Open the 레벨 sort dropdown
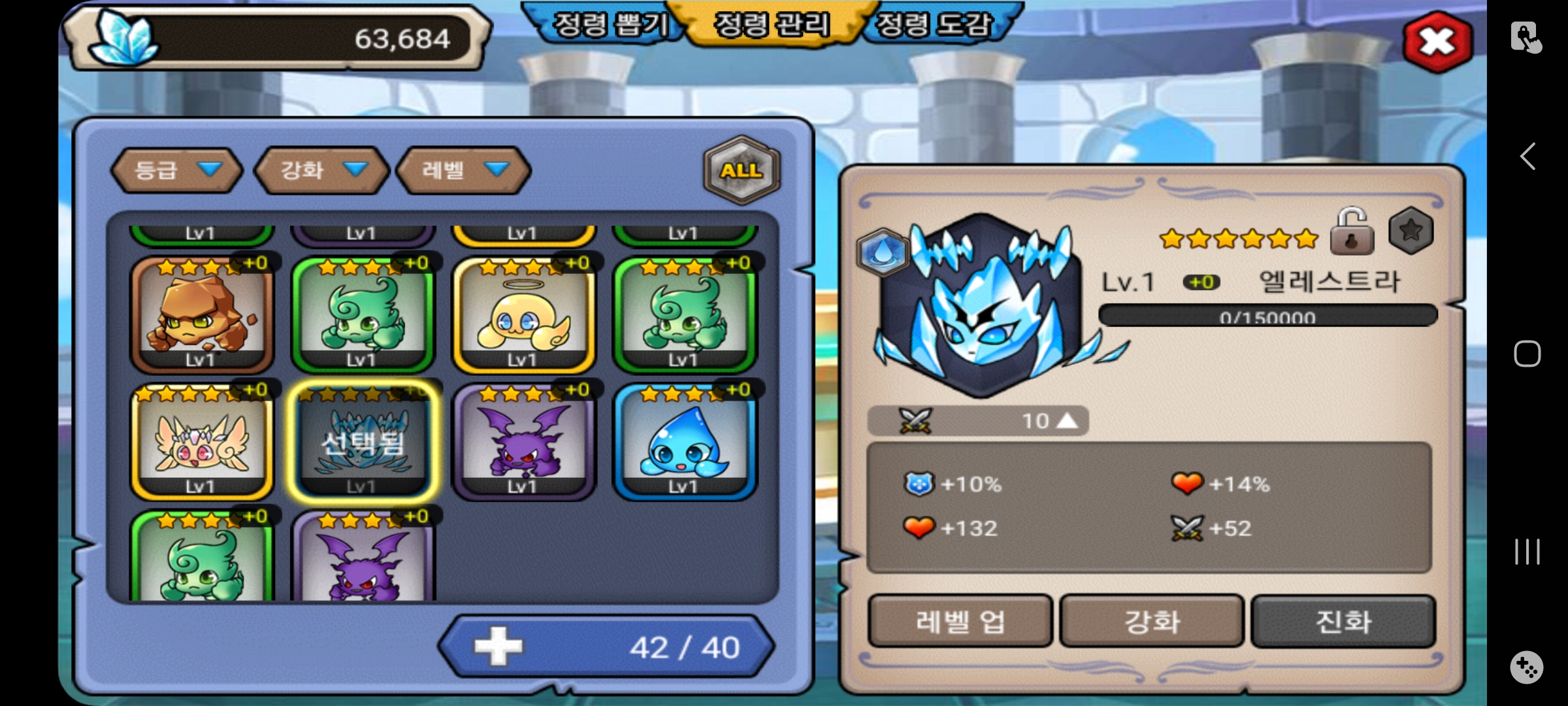Image resolution: width=1568 pixels, height=706 pixels. click(x=464, y=170)
